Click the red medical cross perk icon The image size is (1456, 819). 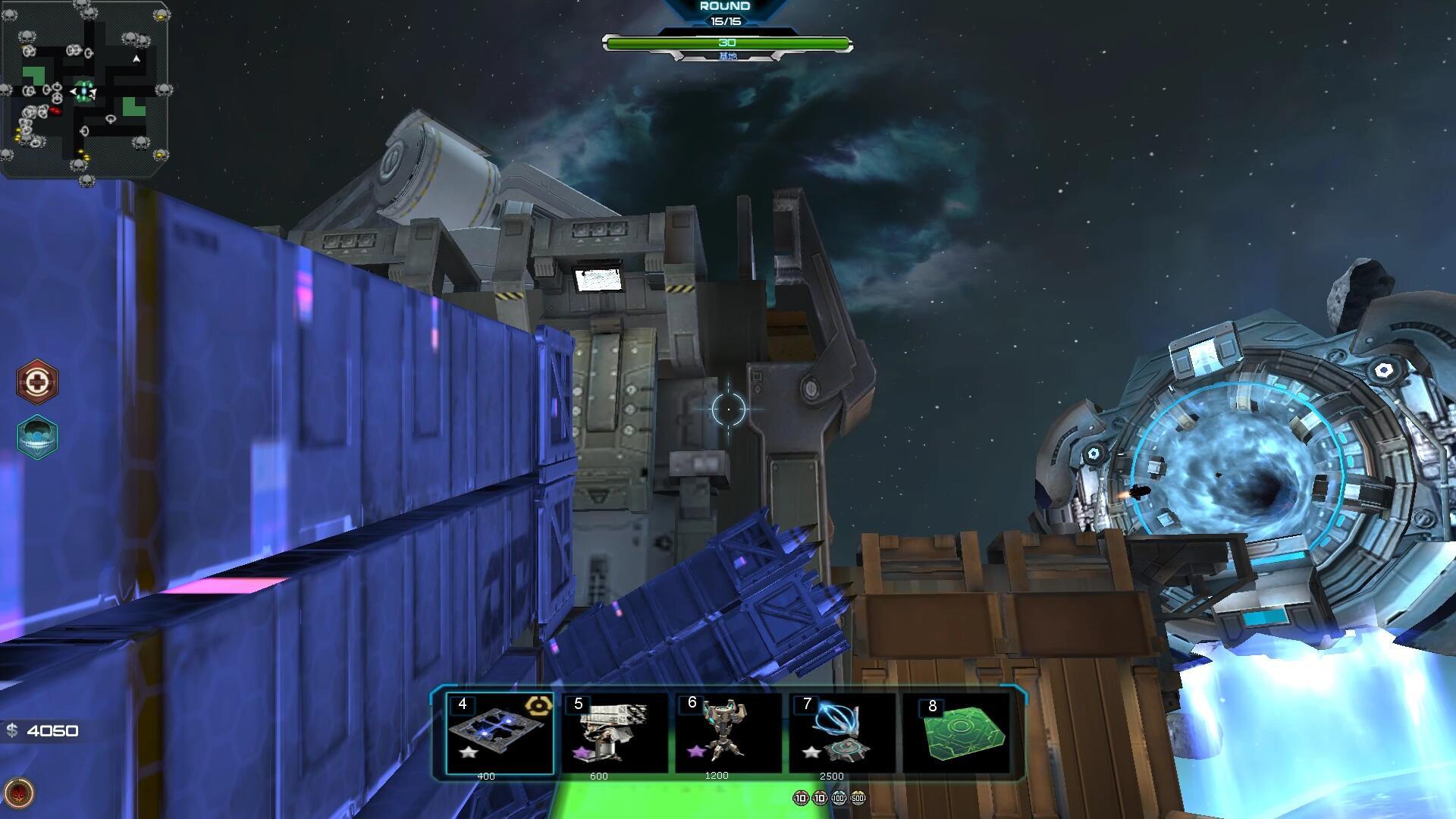pyautogui.click(x=36, y=381)
